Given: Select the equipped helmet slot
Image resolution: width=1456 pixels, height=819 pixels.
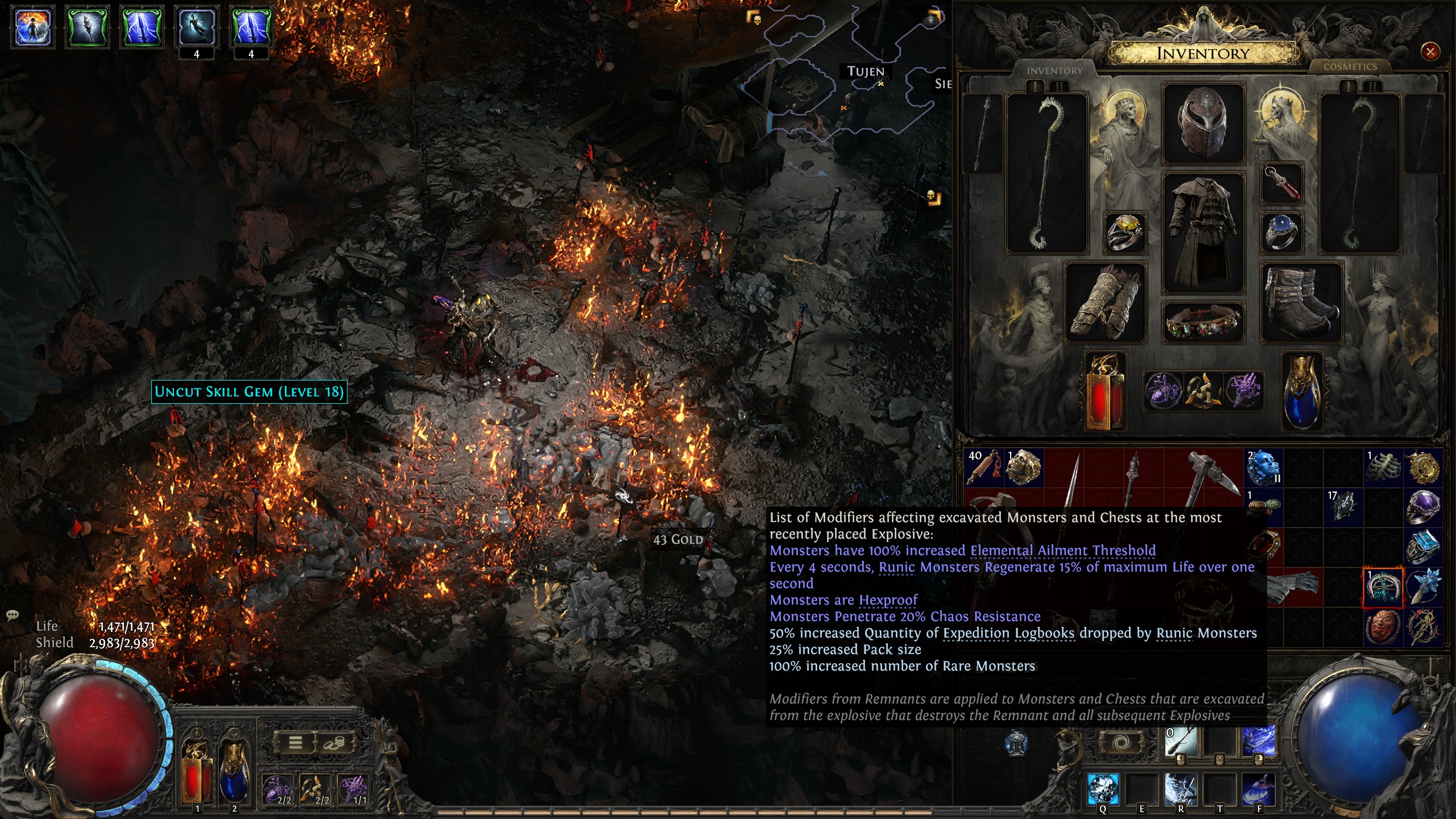Looking at the screenshot, I should click(1202, 123).
